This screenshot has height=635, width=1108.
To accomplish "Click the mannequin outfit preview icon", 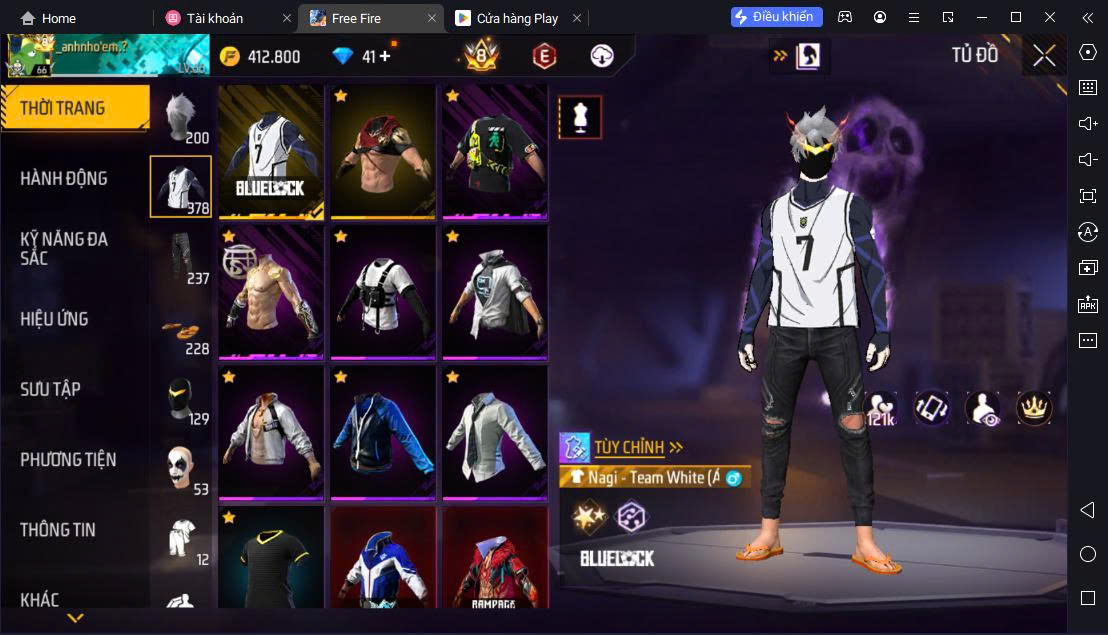I will (580, 118).
